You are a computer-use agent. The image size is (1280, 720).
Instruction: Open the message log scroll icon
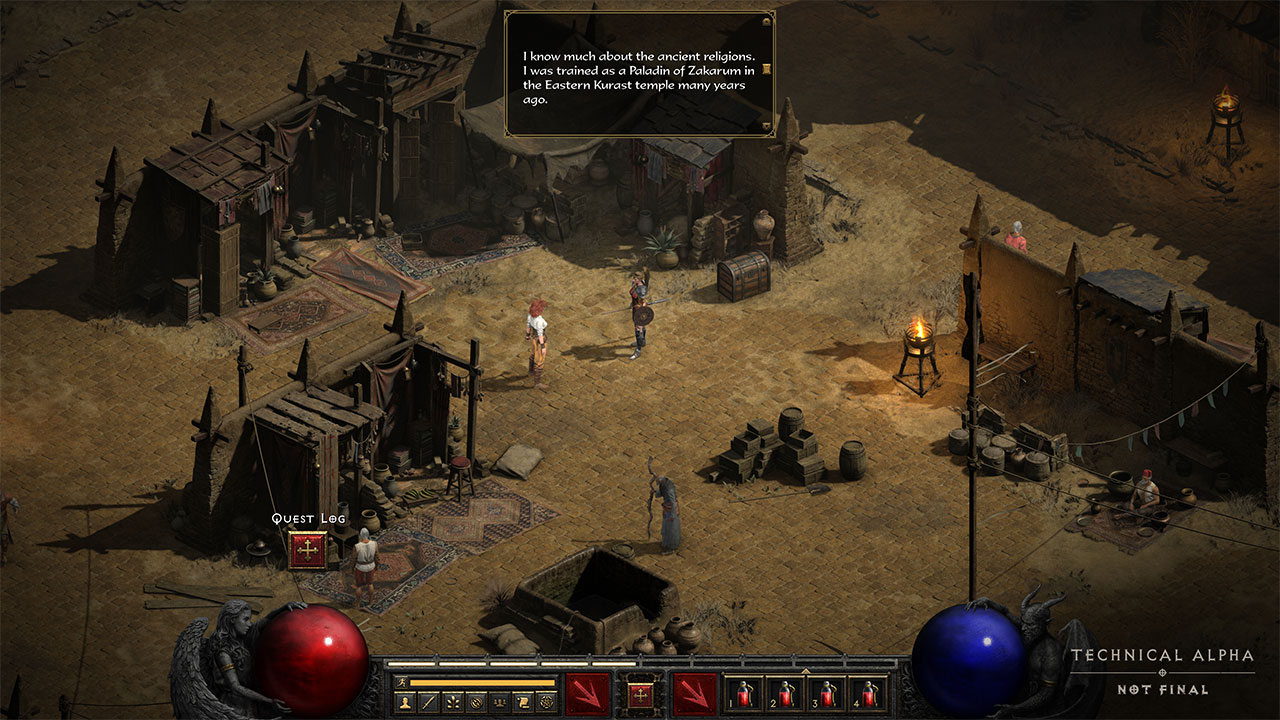coord(522,701)
